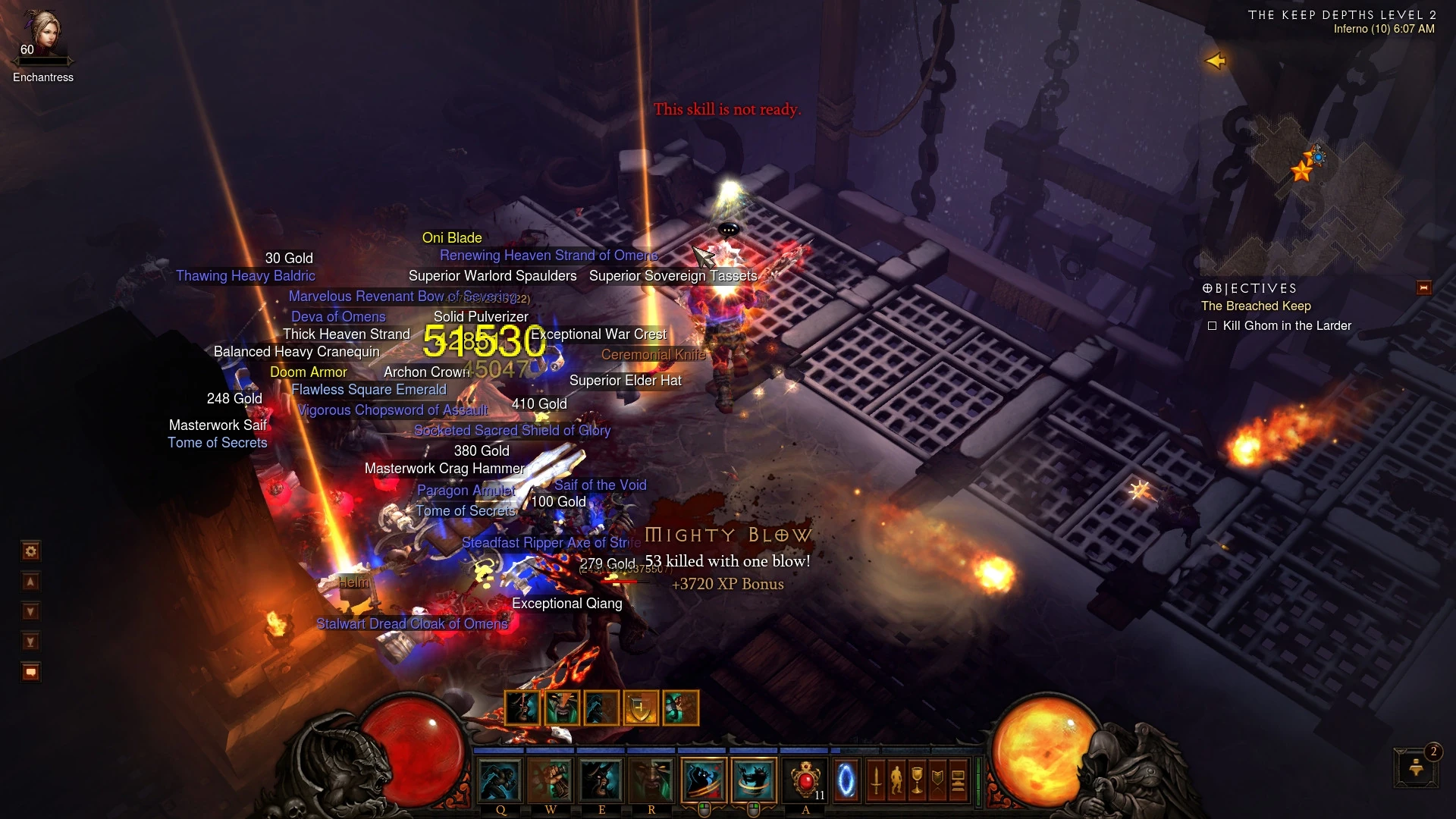1456x819 pixels.
Task: Click the Town Portal icon
Action: [x=846, y=780]
